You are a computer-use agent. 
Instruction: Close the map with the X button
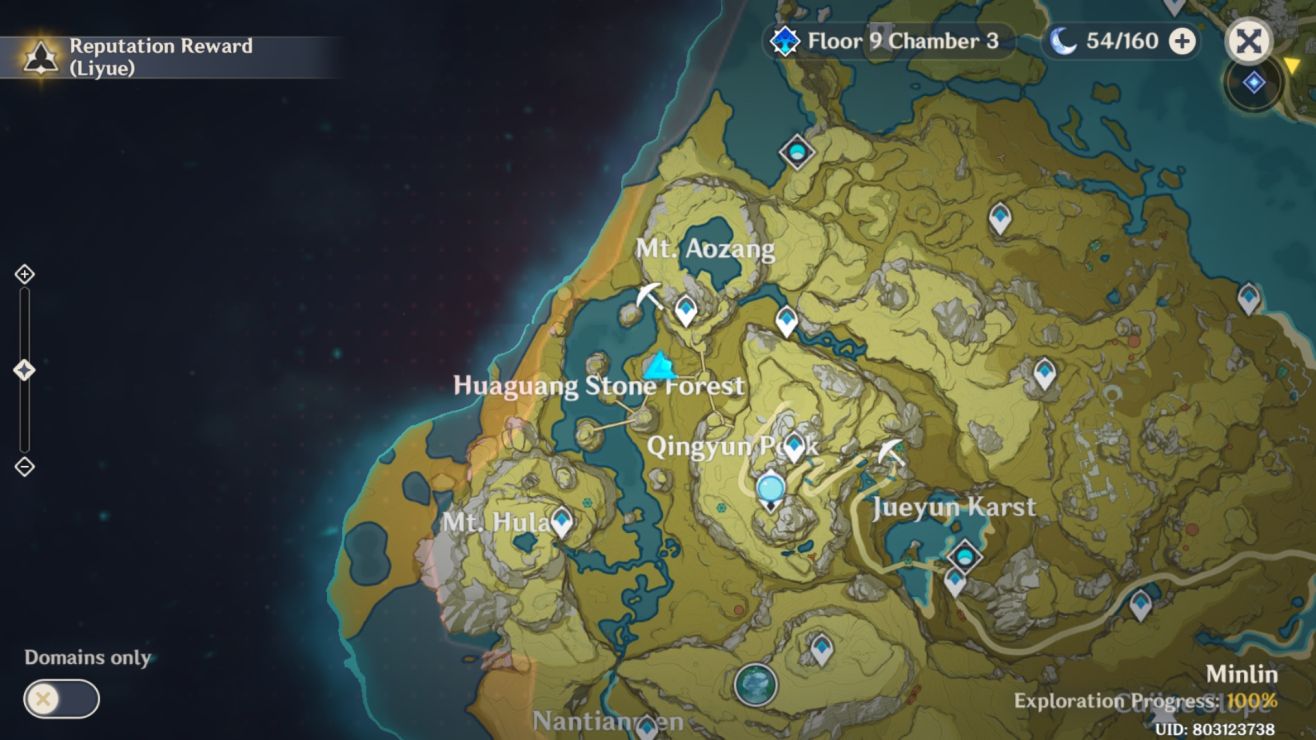tap(1247, 42)
